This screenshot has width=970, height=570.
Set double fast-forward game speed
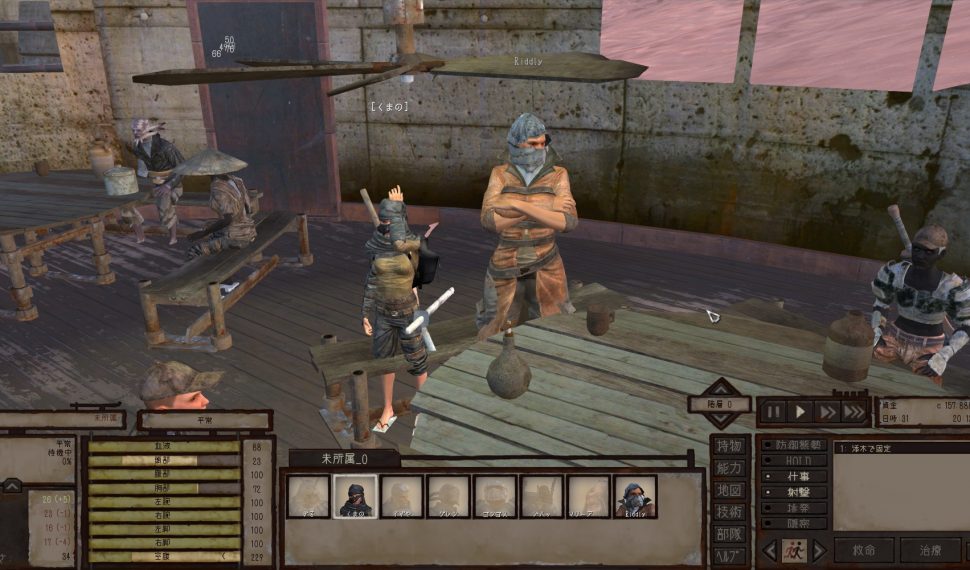point(827,411)
